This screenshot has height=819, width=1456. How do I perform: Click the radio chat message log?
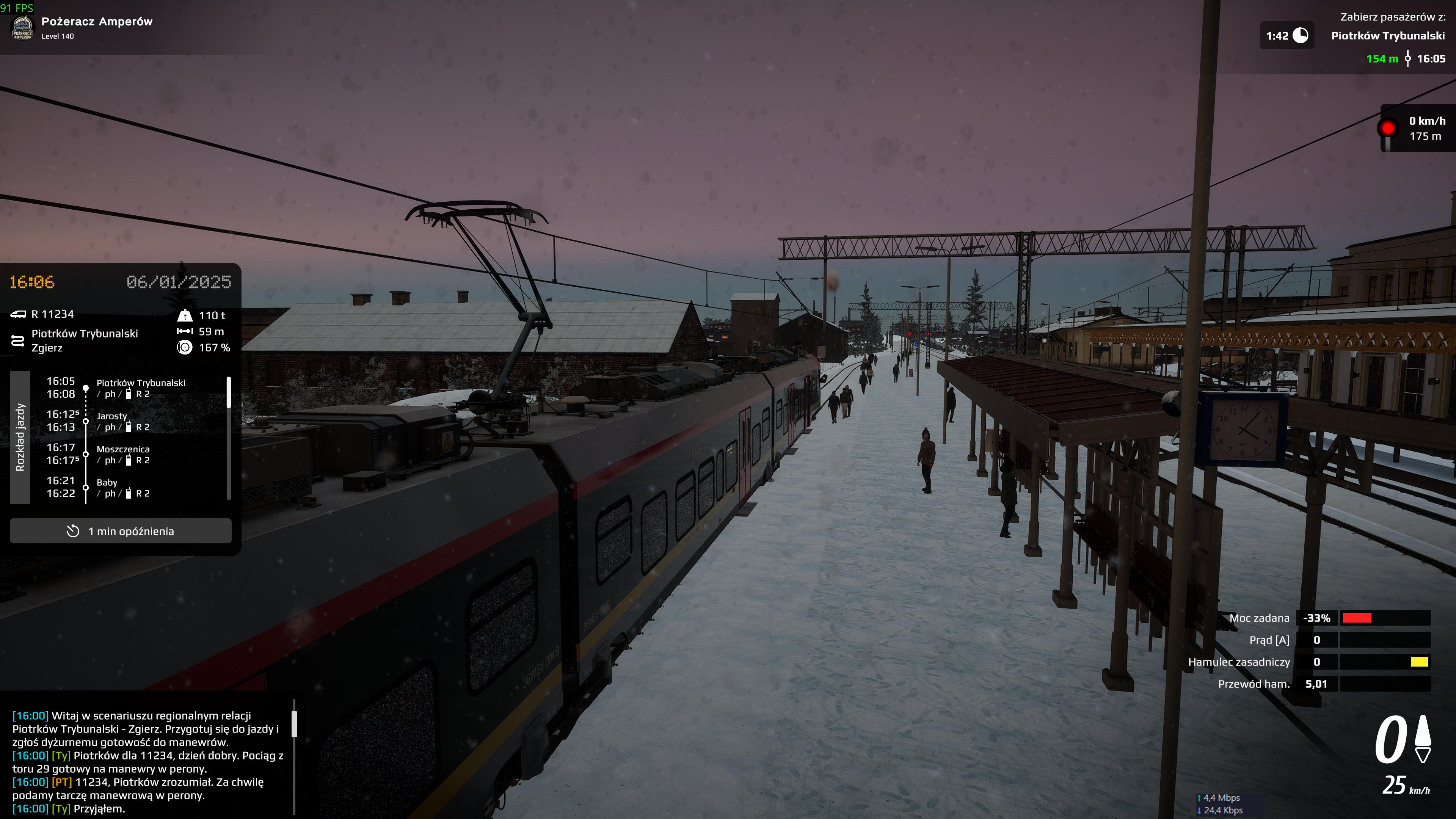pyautogui.click(x=148, y=762)
